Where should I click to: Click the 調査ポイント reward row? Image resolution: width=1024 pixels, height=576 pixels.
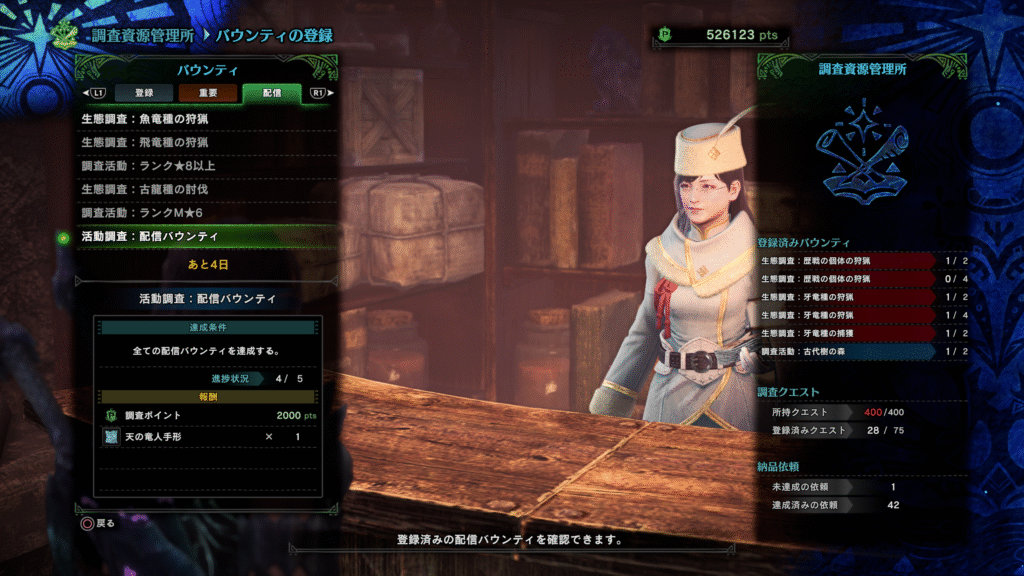pos(208,415)
